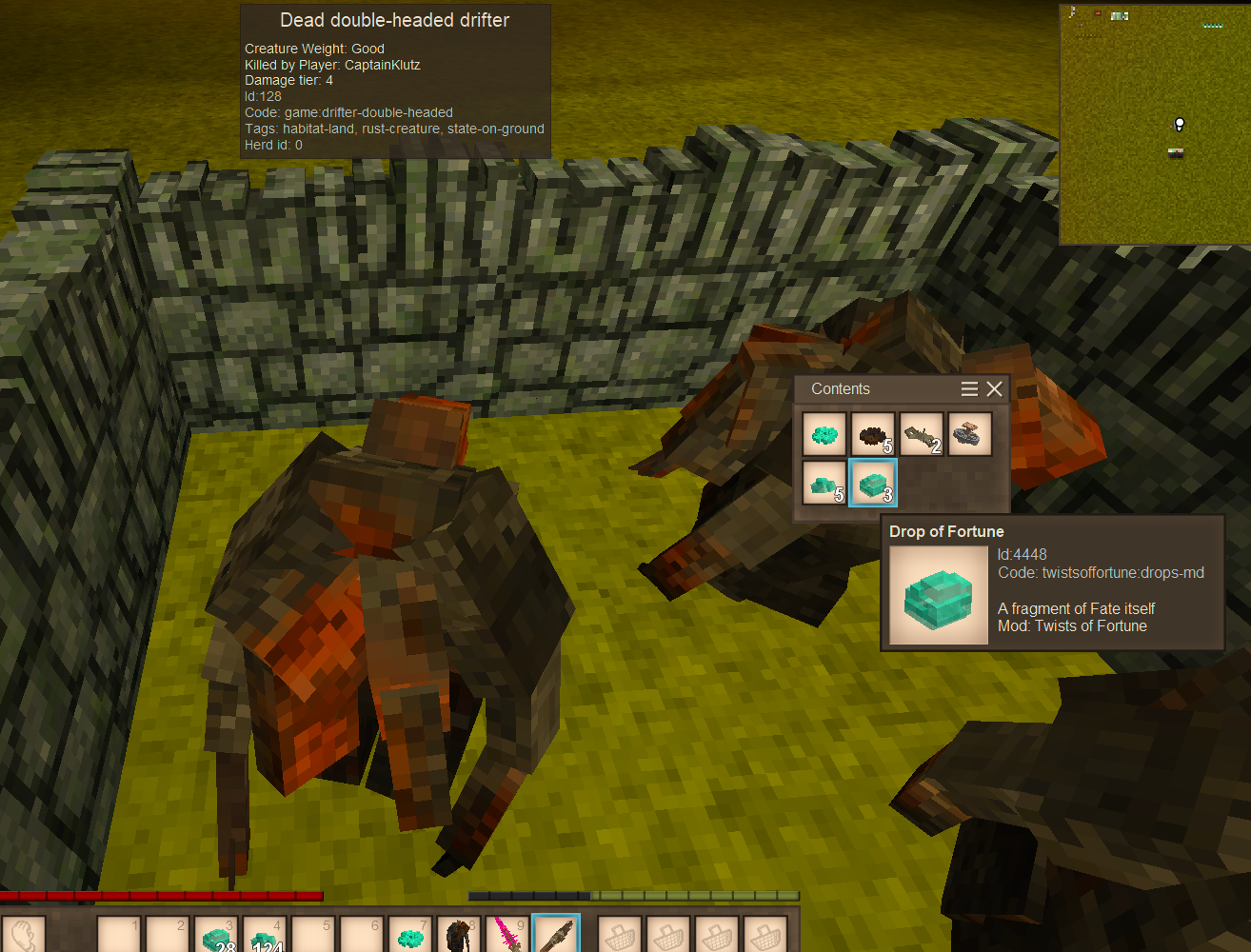This screenshot has height=952, width=1251.
Task: Take the Drop of Fortune stack of 3
Action: (873, 484)
